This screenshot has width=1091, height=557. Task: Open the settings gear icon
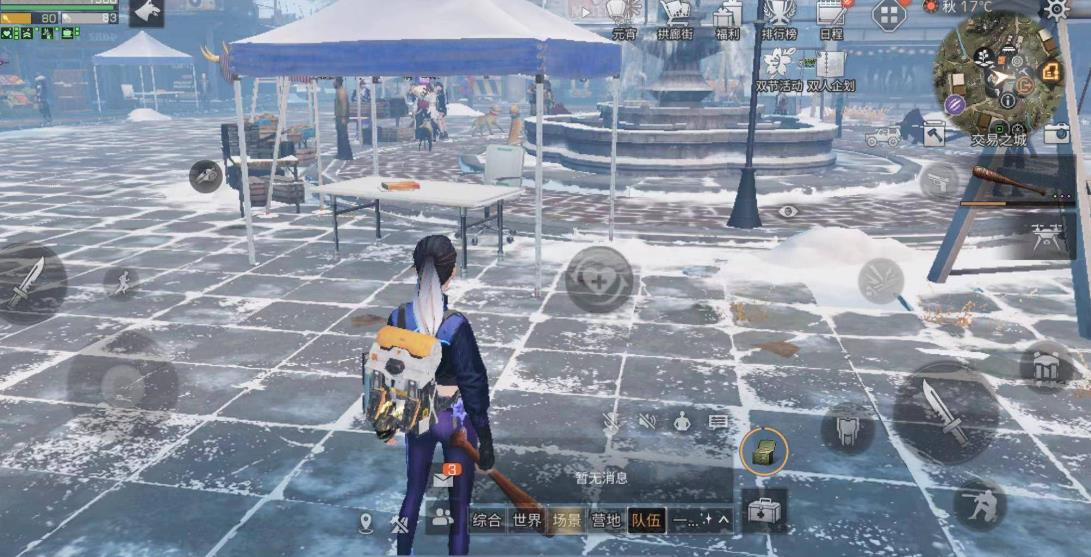pos(1057,10)
